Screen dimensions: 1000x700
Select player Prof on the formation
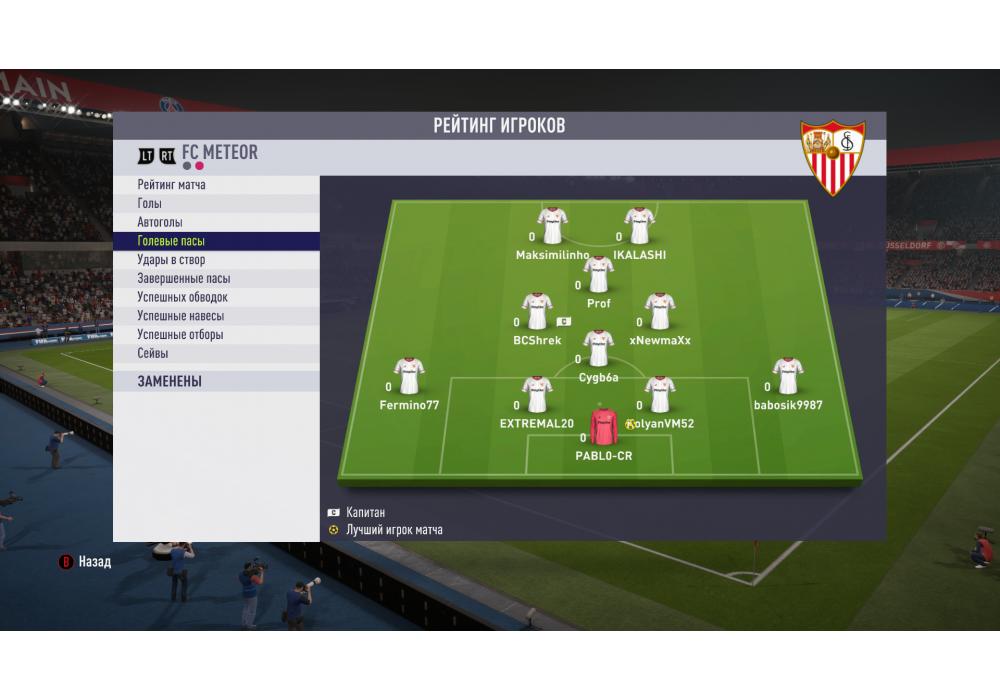(599, 275)
